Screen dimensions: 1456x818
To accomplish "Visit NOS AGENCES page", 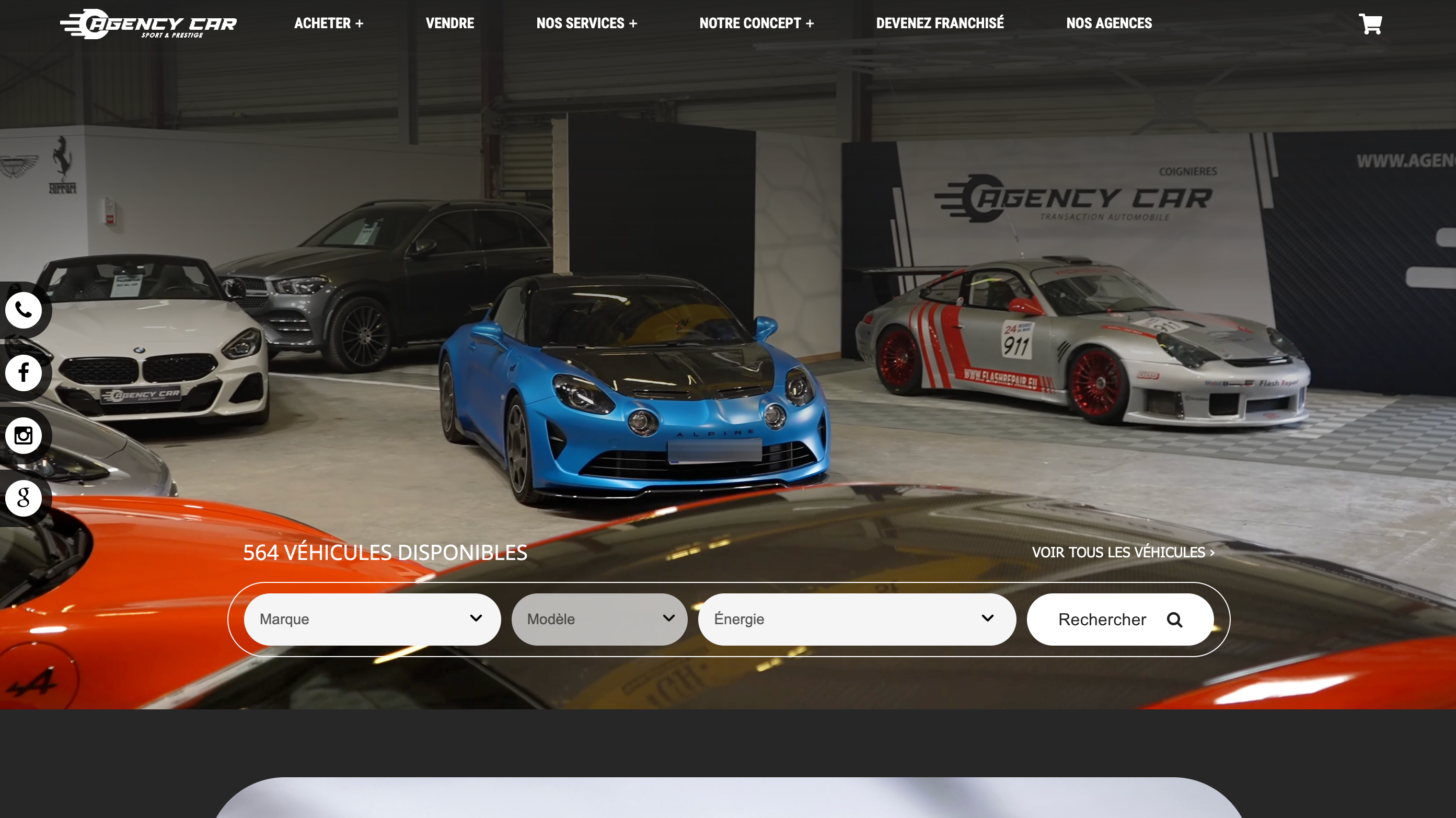I will point(1109,23).
